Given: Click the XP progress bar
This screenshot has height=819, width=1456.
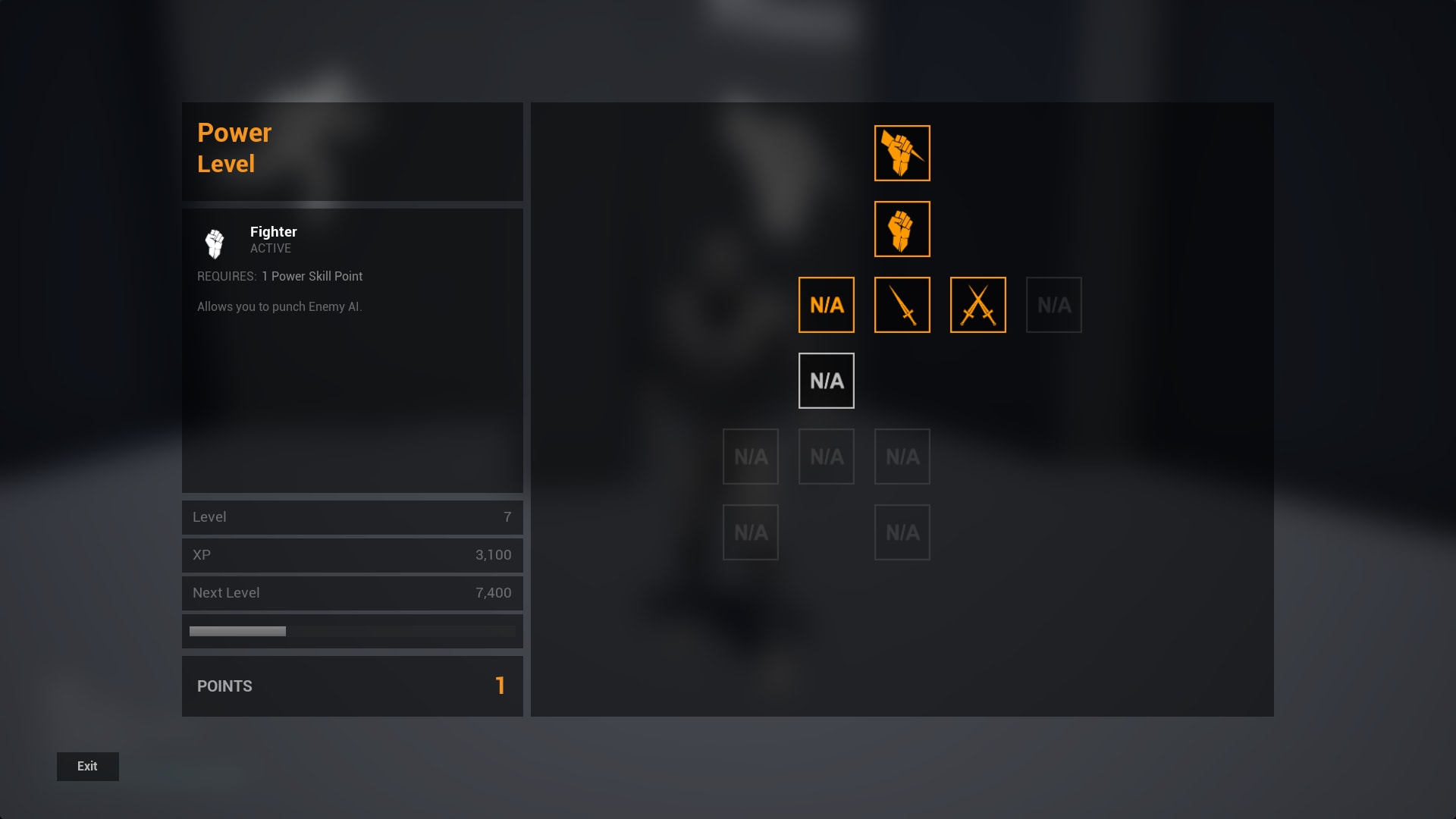Looking at the screenshot, I should 352,630.
